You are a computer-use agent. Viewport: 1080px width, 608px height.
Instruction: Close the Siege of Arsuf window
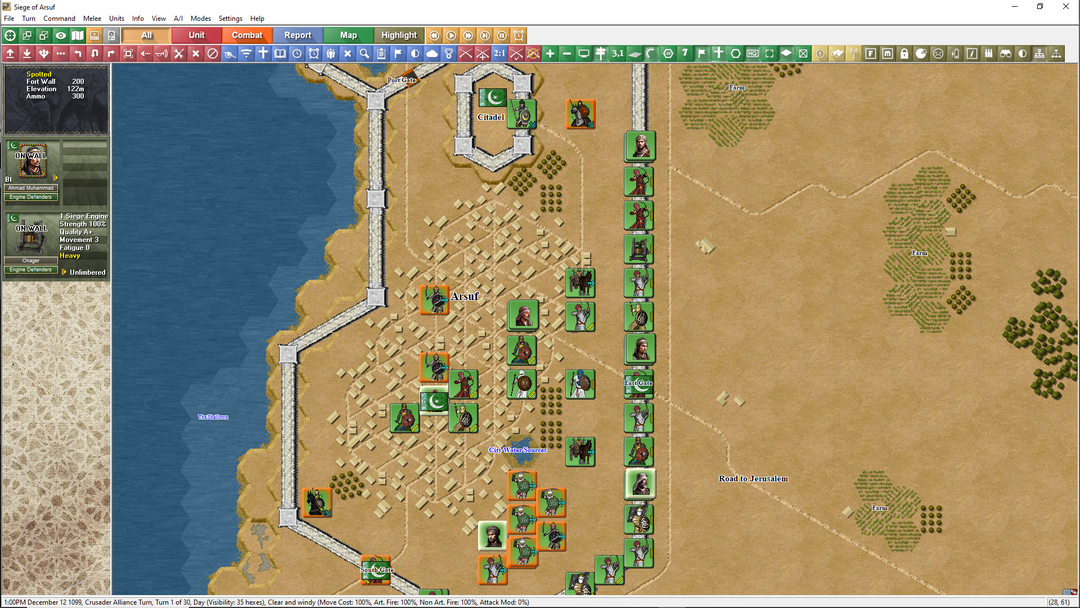coord(1066,6)
